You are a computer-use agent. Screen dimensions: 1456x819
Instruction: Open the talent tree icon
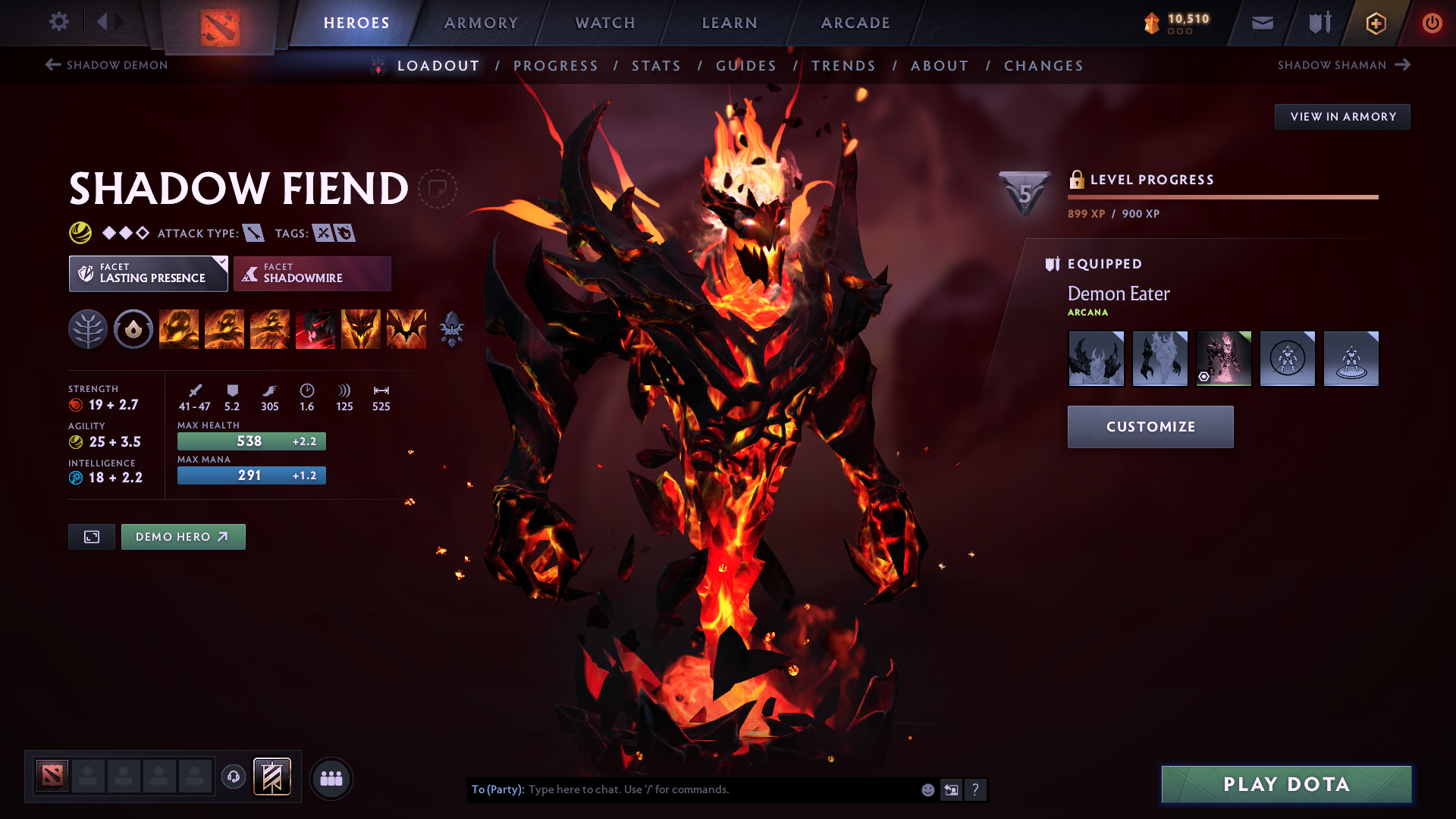89,329
